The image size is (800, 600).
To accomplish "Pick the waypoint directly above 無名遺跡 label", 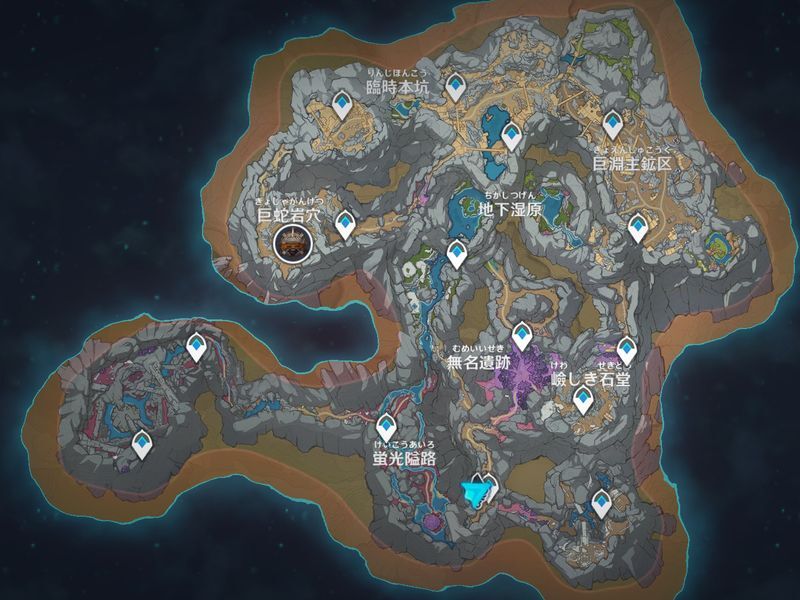I will tap(521, 336).
